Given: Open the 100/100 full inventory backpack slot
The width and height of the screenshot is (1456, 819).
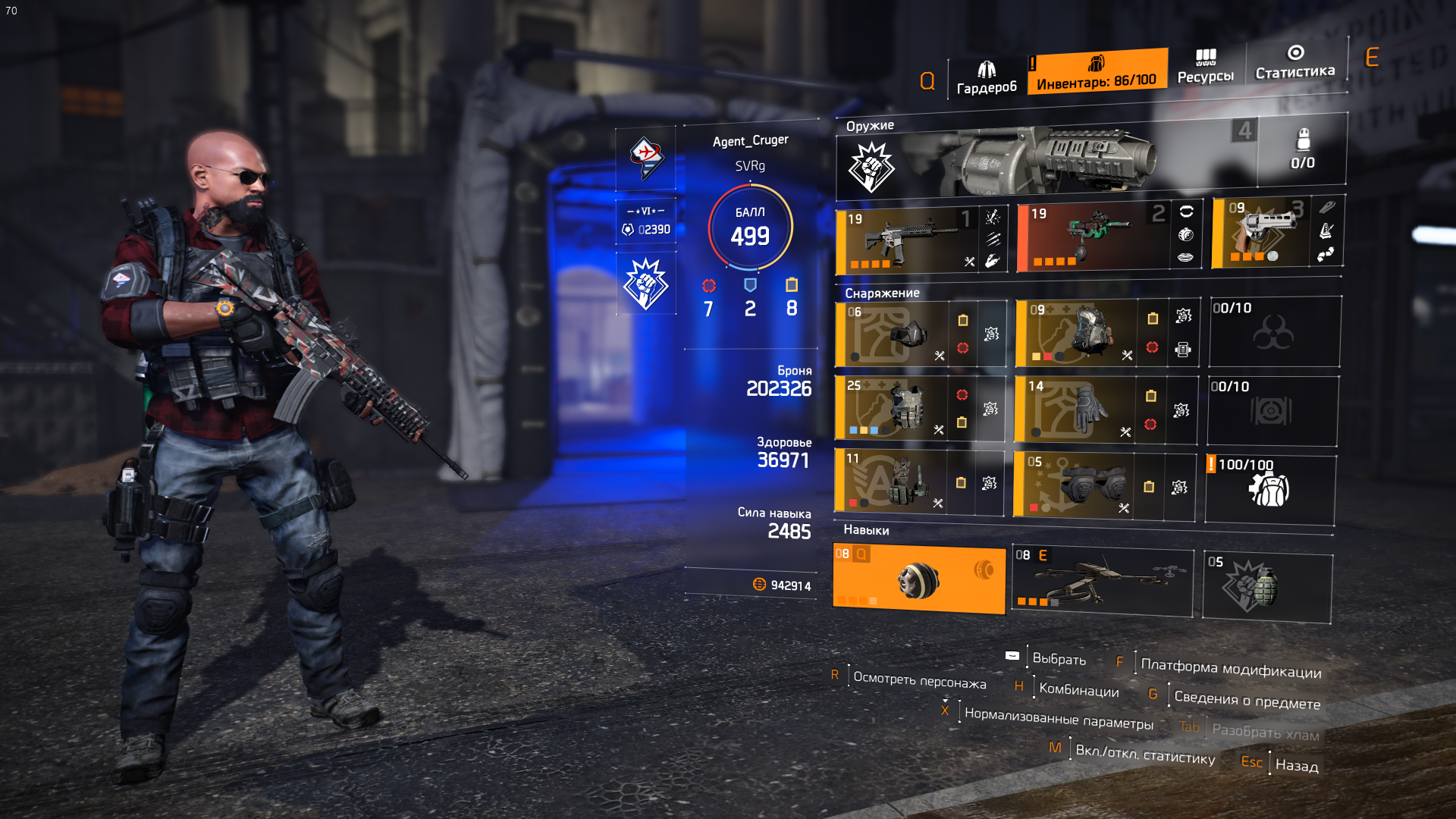Looking at the screenshot, I should coord(1269,489).
